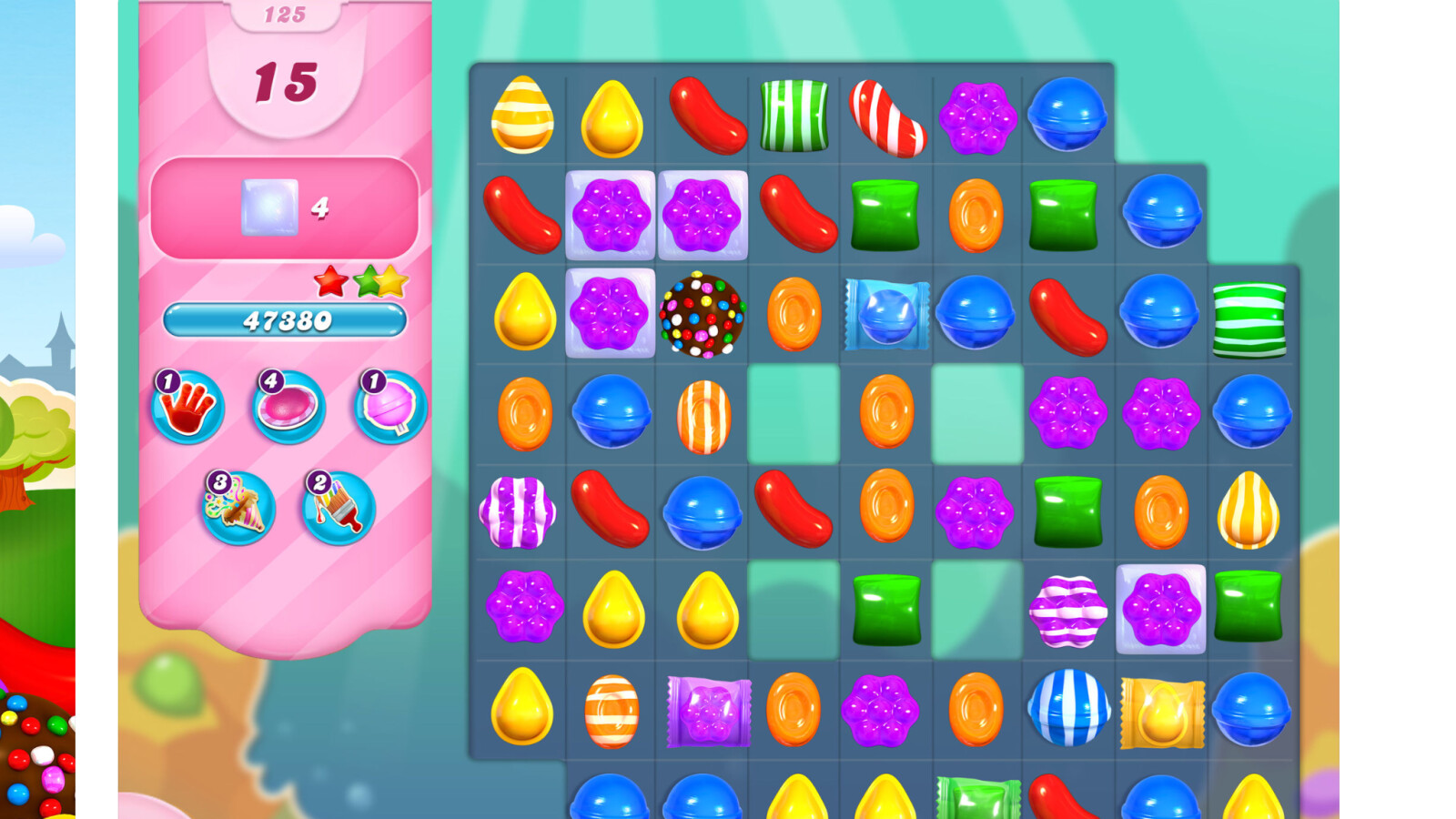
Task: Tap the orange vertically striped candy
Action: pyautogui.click(x=705, y=417)
